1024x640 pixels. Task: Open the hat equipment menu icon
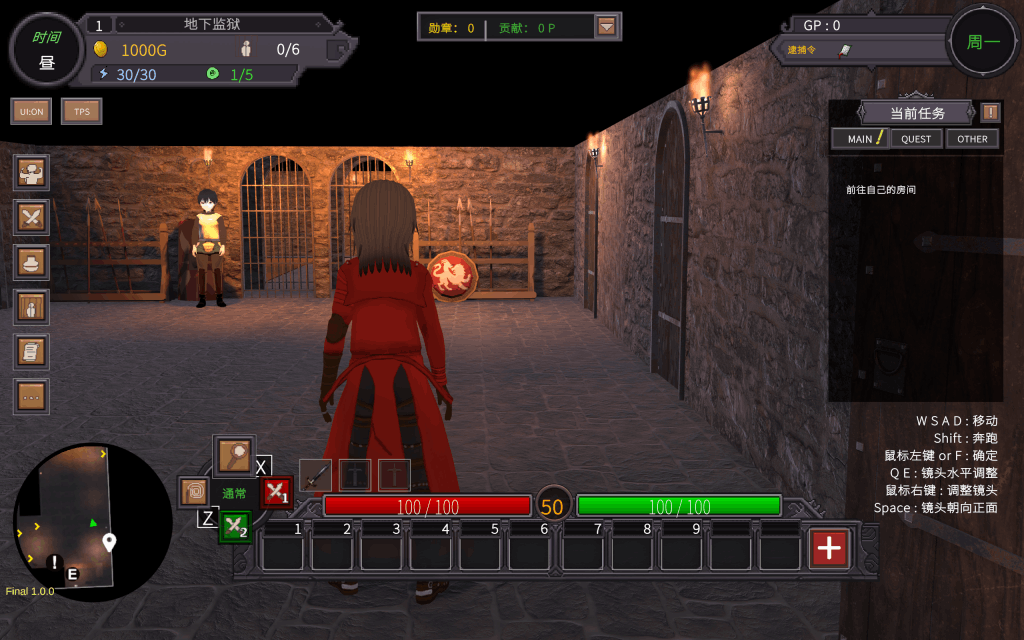32,262
